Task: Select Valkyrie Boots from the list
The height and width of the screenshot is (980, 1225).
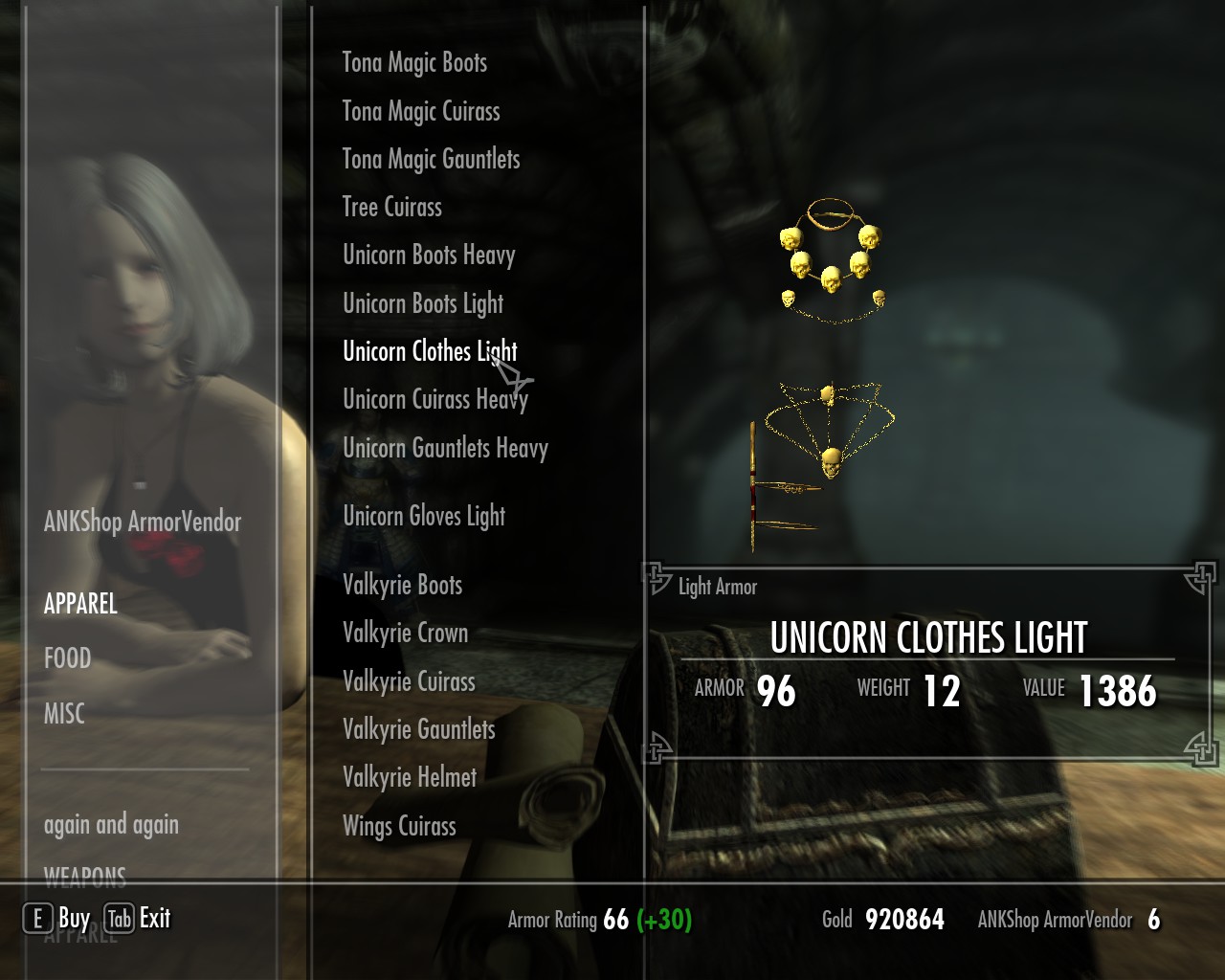Action: click(402, 585)
